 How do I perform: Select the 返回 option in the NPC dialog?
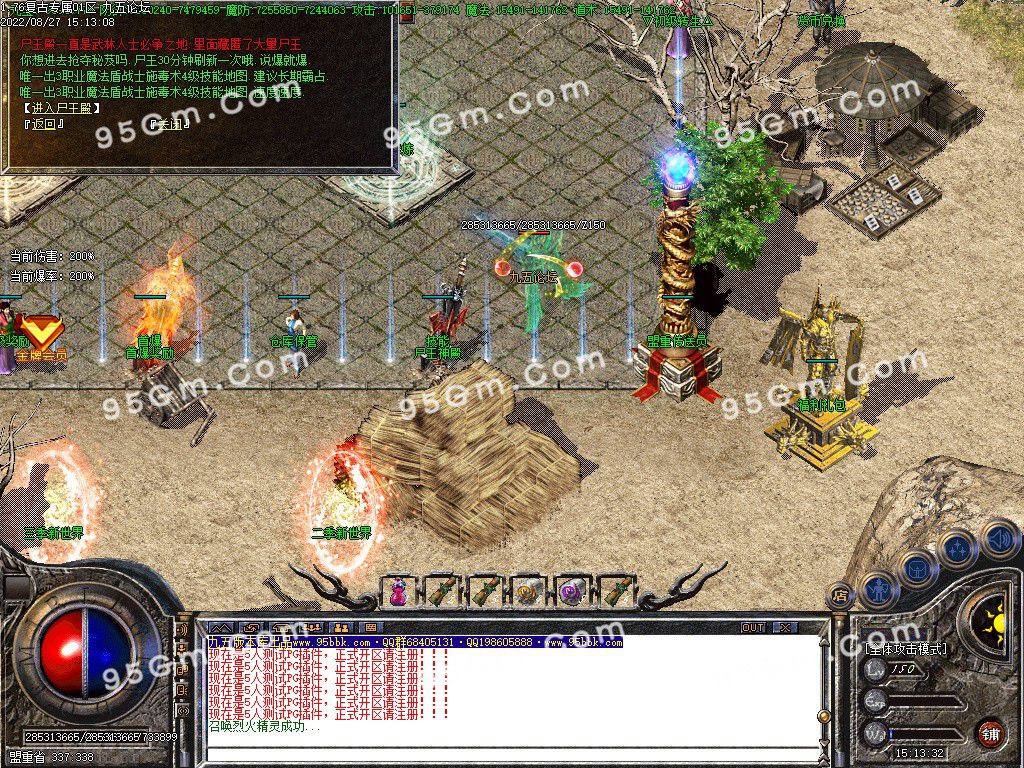44,125
